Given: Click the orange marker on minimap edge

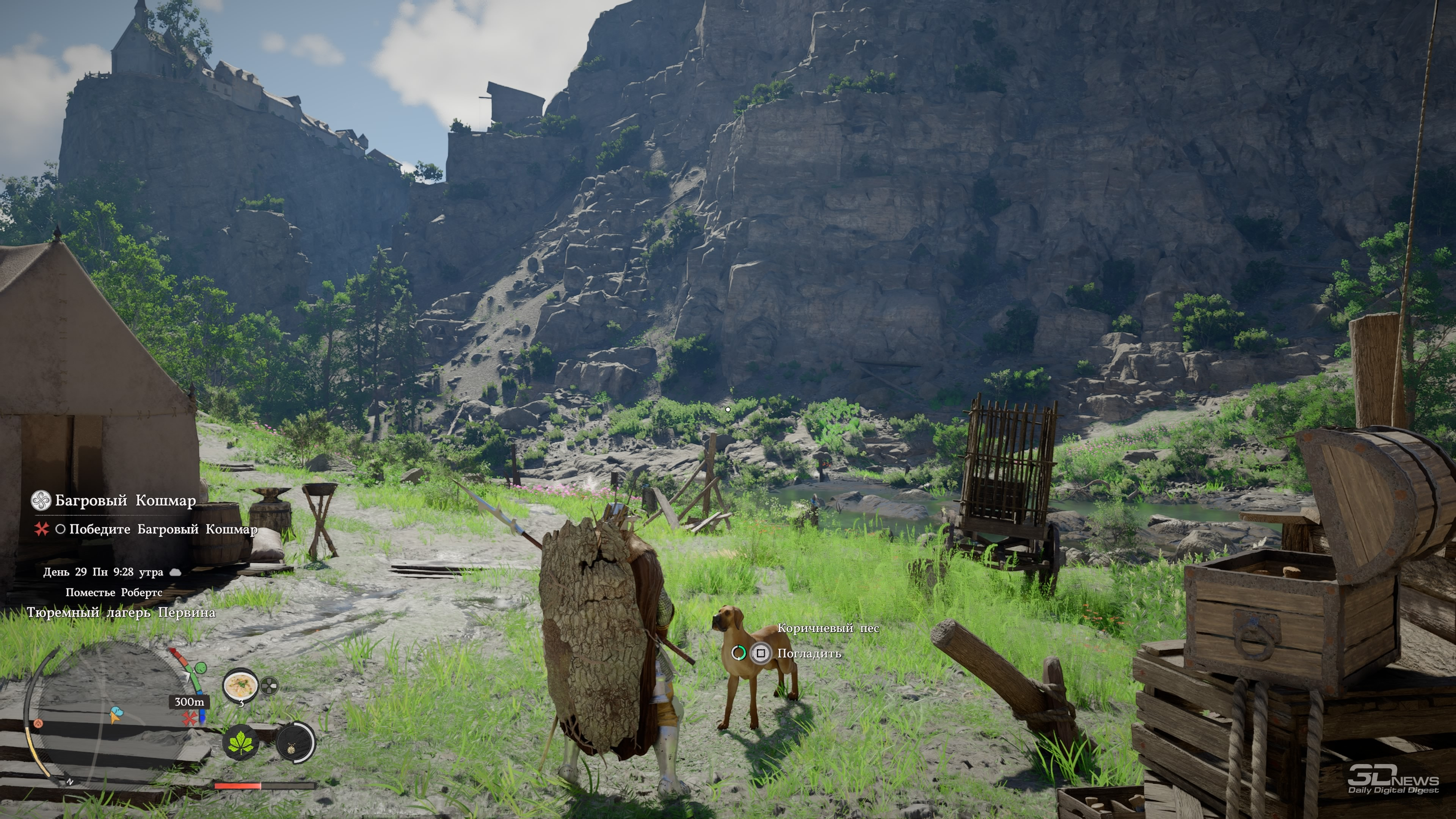Looking at the screenshot, I should 38,723.
